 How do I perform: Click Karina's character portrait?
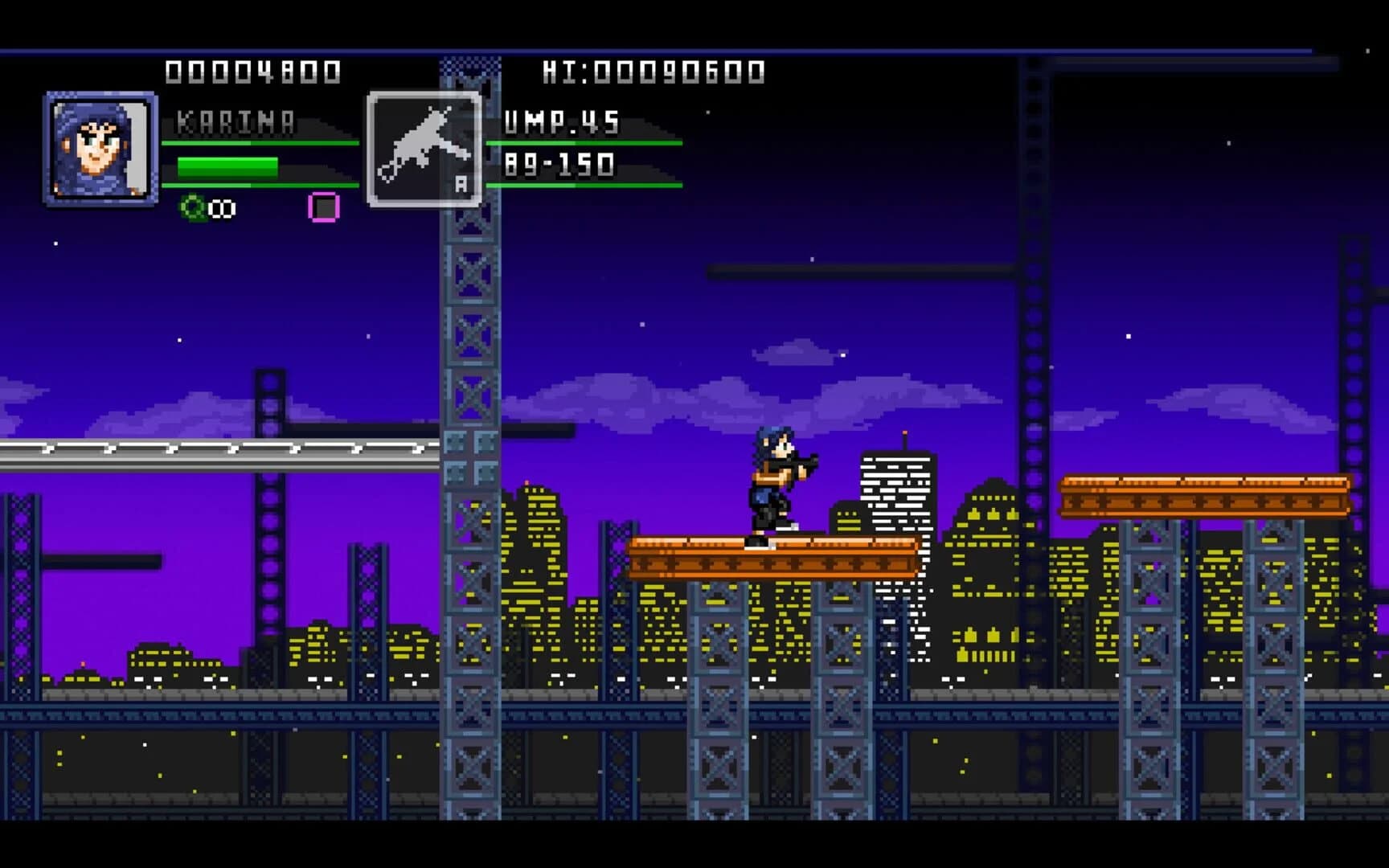[100, 149]
